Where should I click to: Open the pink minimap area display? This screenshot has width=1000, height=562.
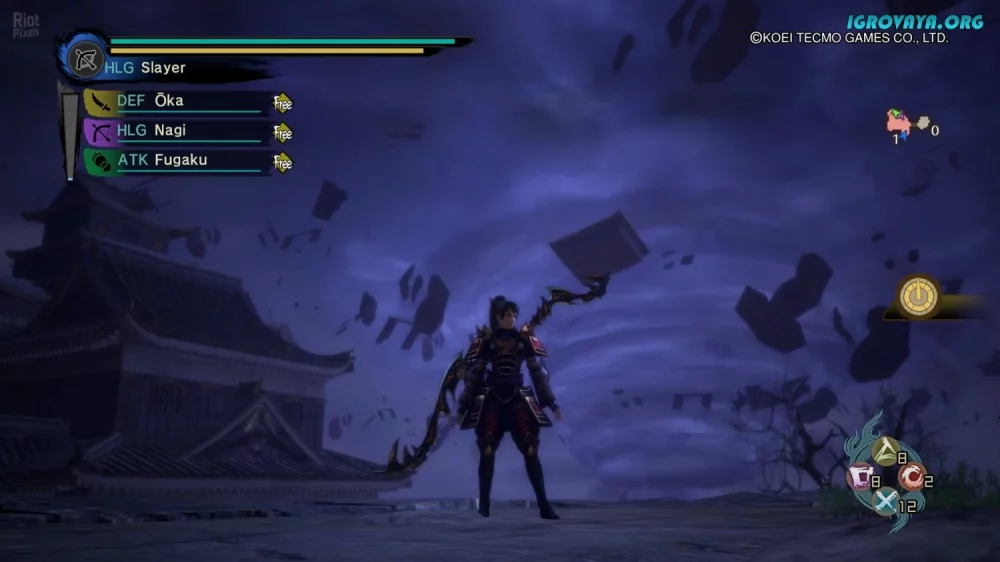(x=900, y=125)
